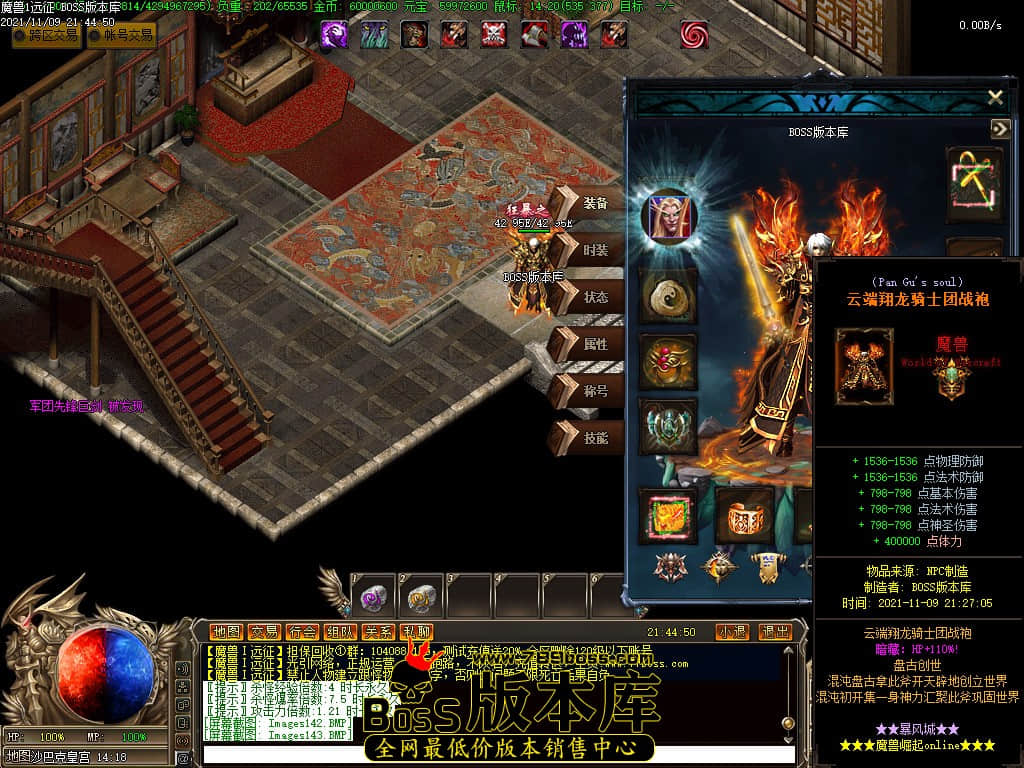Click the 组队 (Team) button

tap(340, 632)
